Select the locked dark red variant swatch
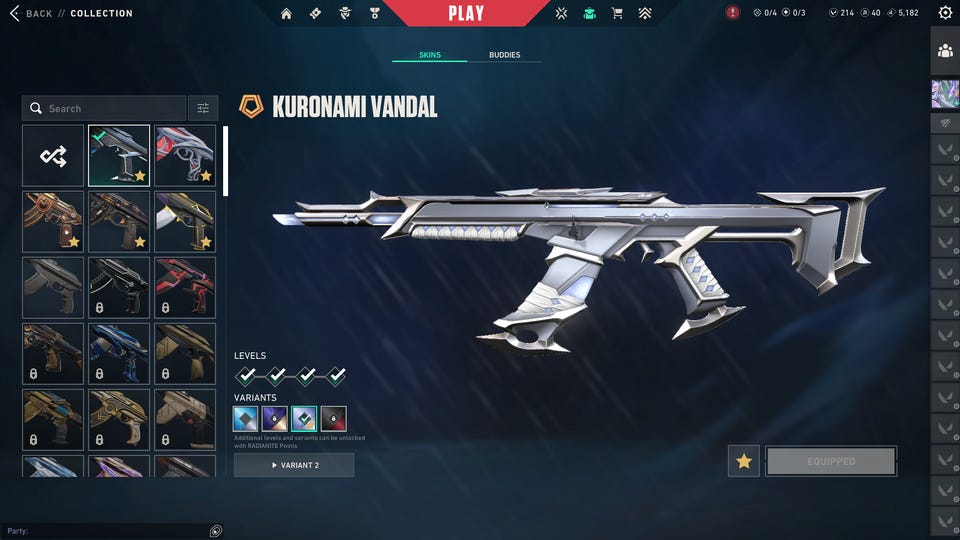The width and height of the screenshot is (960, 540). [334, 418]
